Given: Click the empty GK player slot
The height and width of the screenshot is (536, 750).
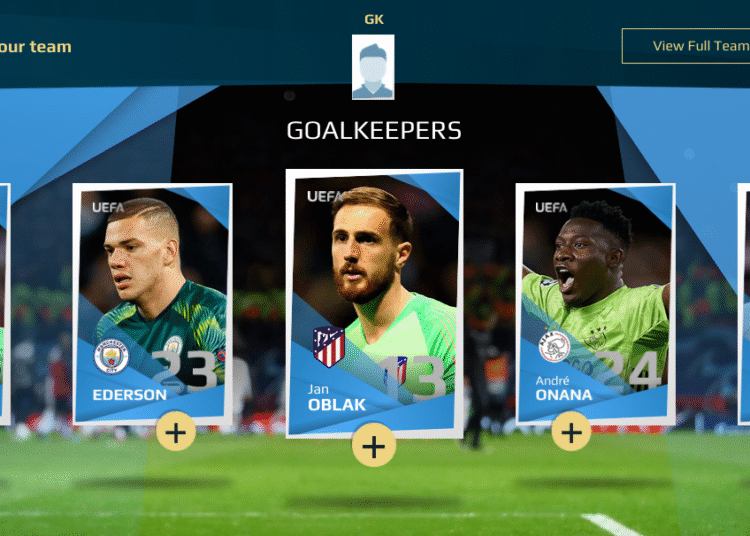Looking at the screenshot, I should (x=373, y=67).
